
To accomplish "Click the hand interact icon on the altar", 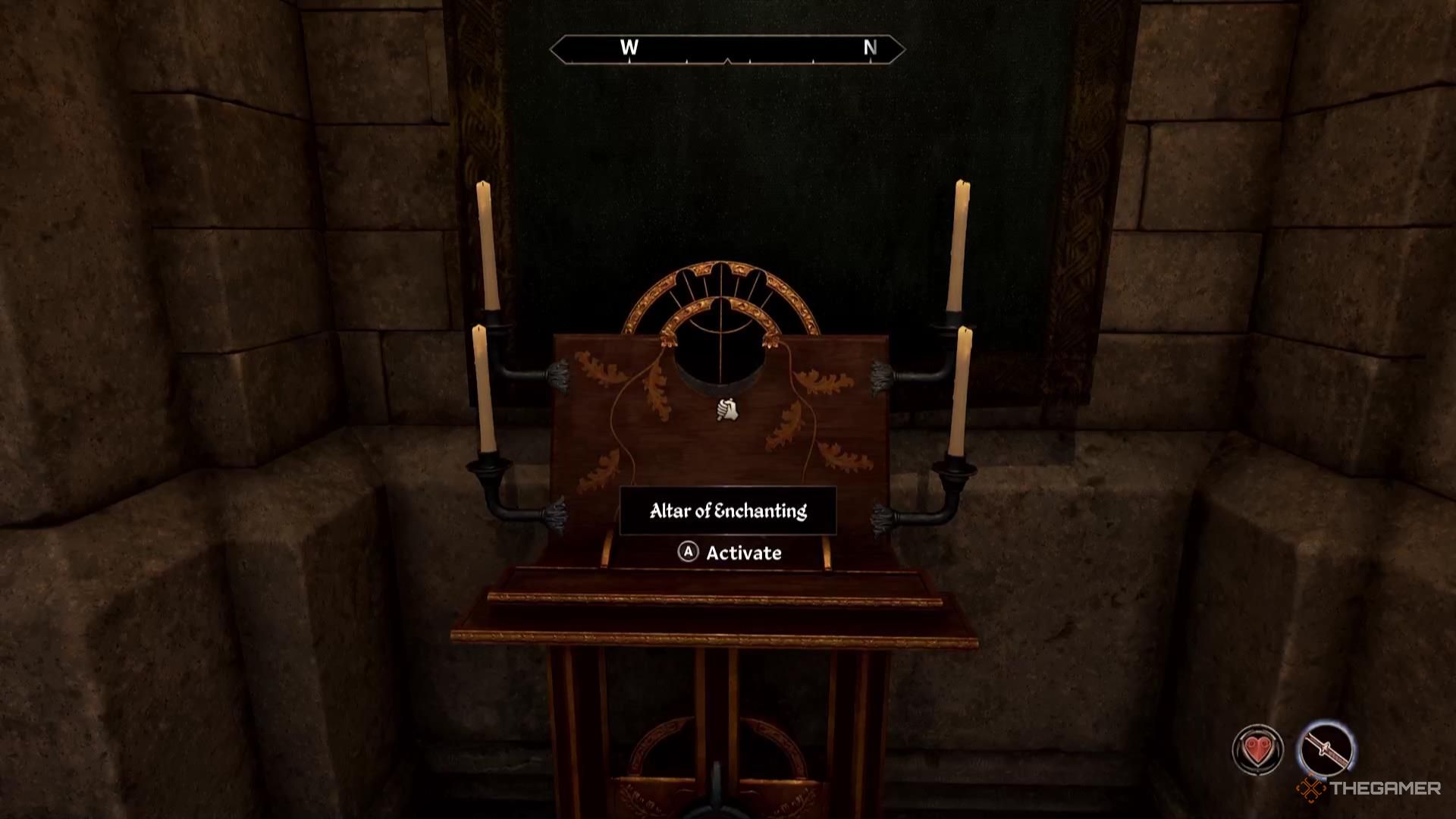I will 727,410.
